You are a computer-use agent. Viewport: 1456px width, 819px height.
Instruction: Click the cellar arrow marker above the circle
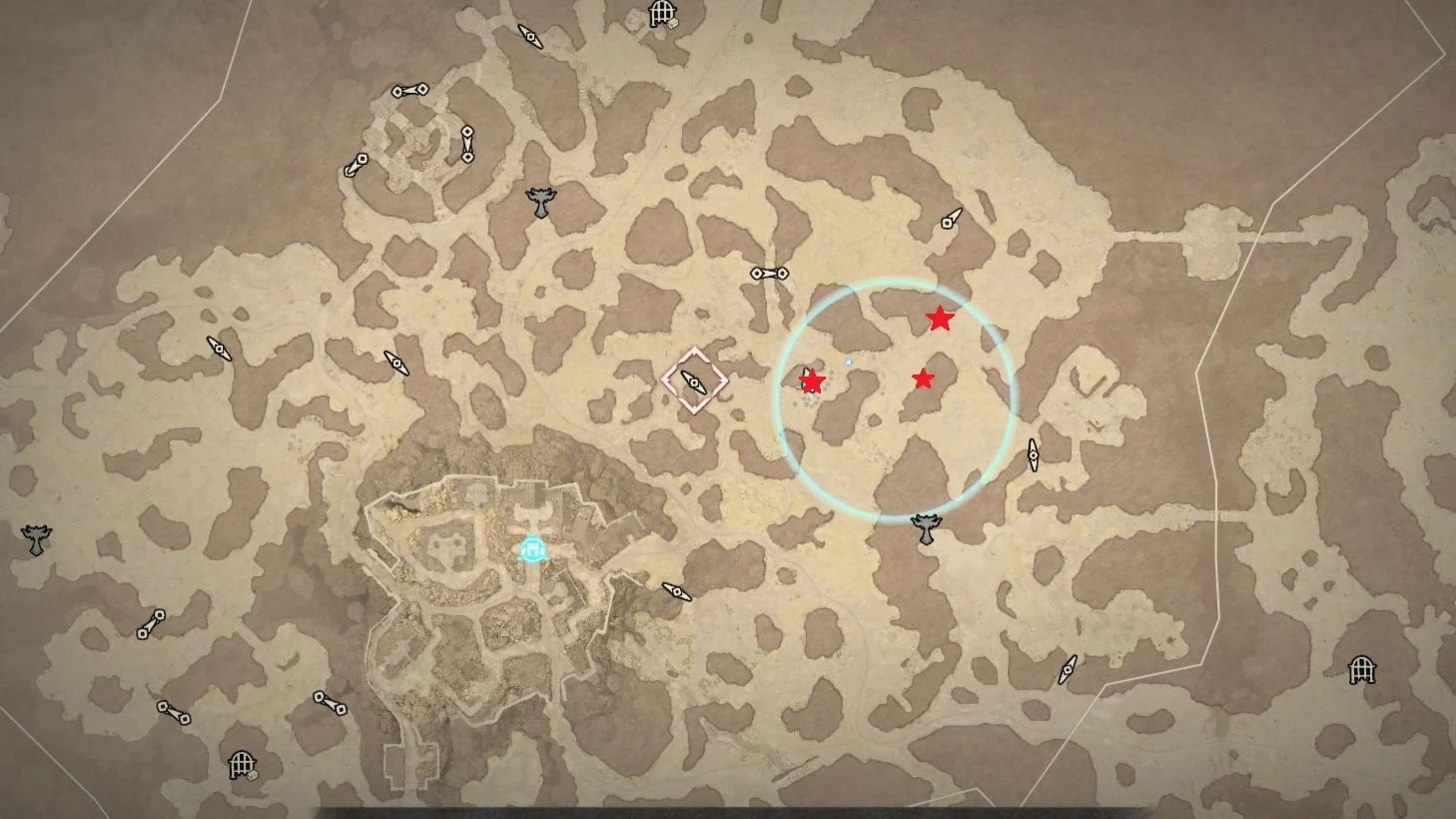pyautogui.click(x=948, y=224)
